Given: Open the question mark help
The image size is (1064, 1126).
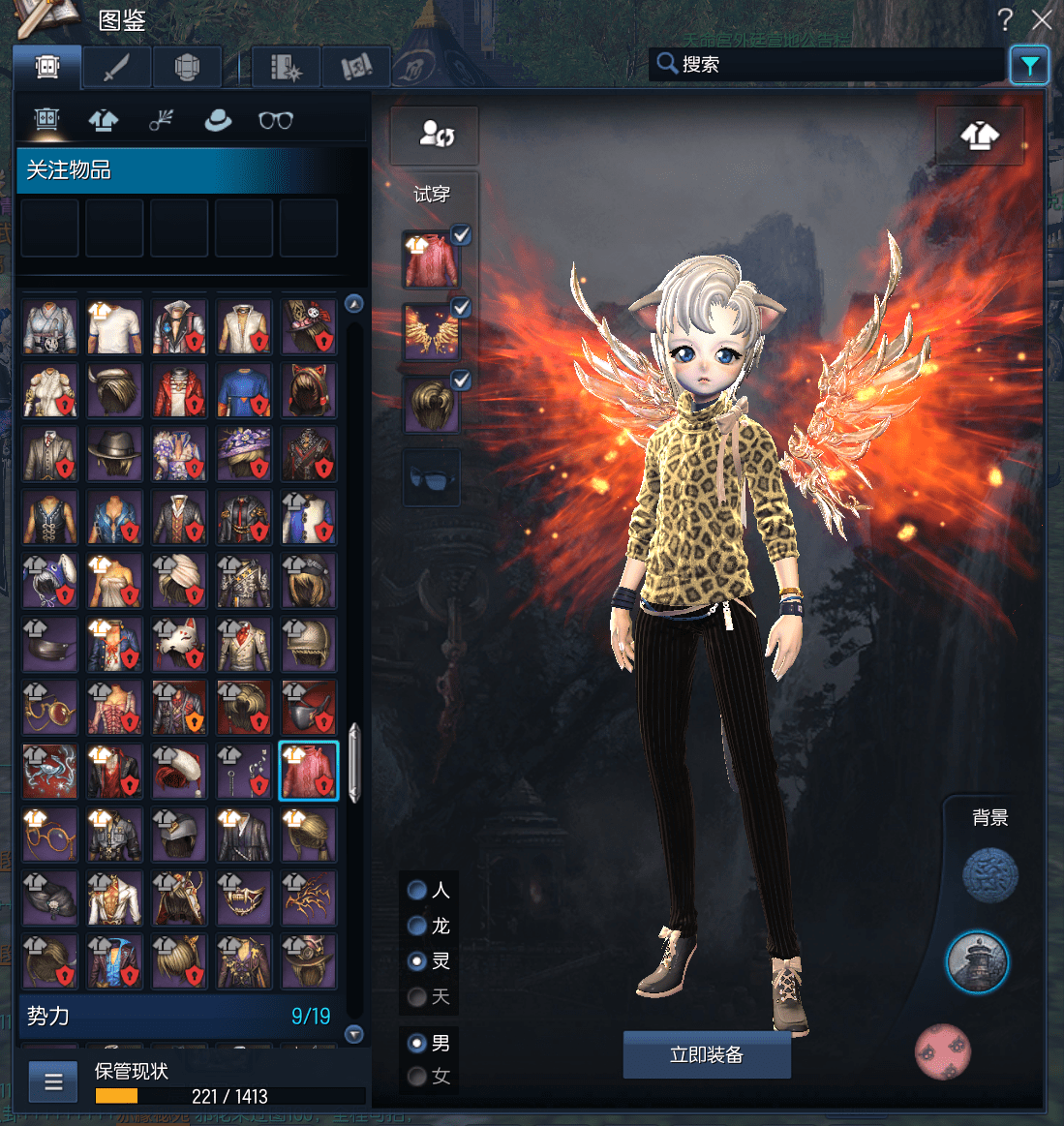Looking at the screenshot, I should 1005,19.
